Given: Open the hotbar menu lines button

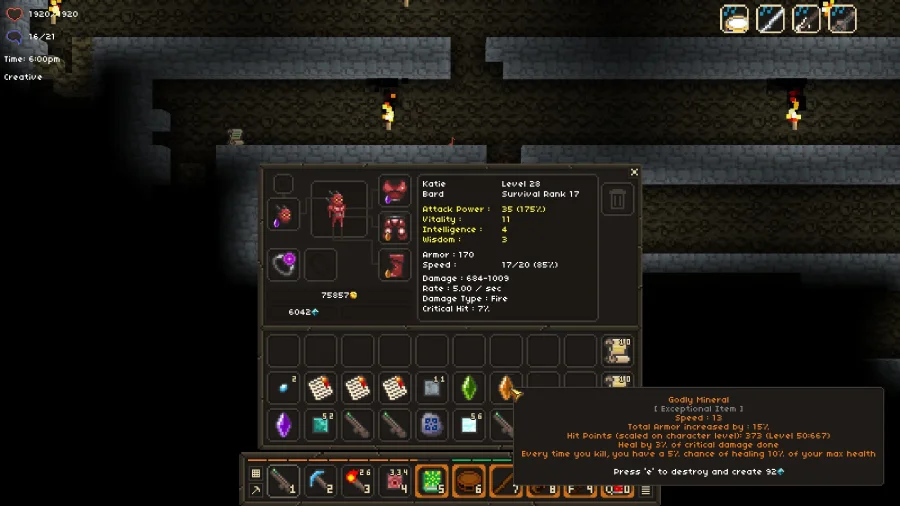Looking at the screenshot, I should pyautogui.click(x=646, y=490).
